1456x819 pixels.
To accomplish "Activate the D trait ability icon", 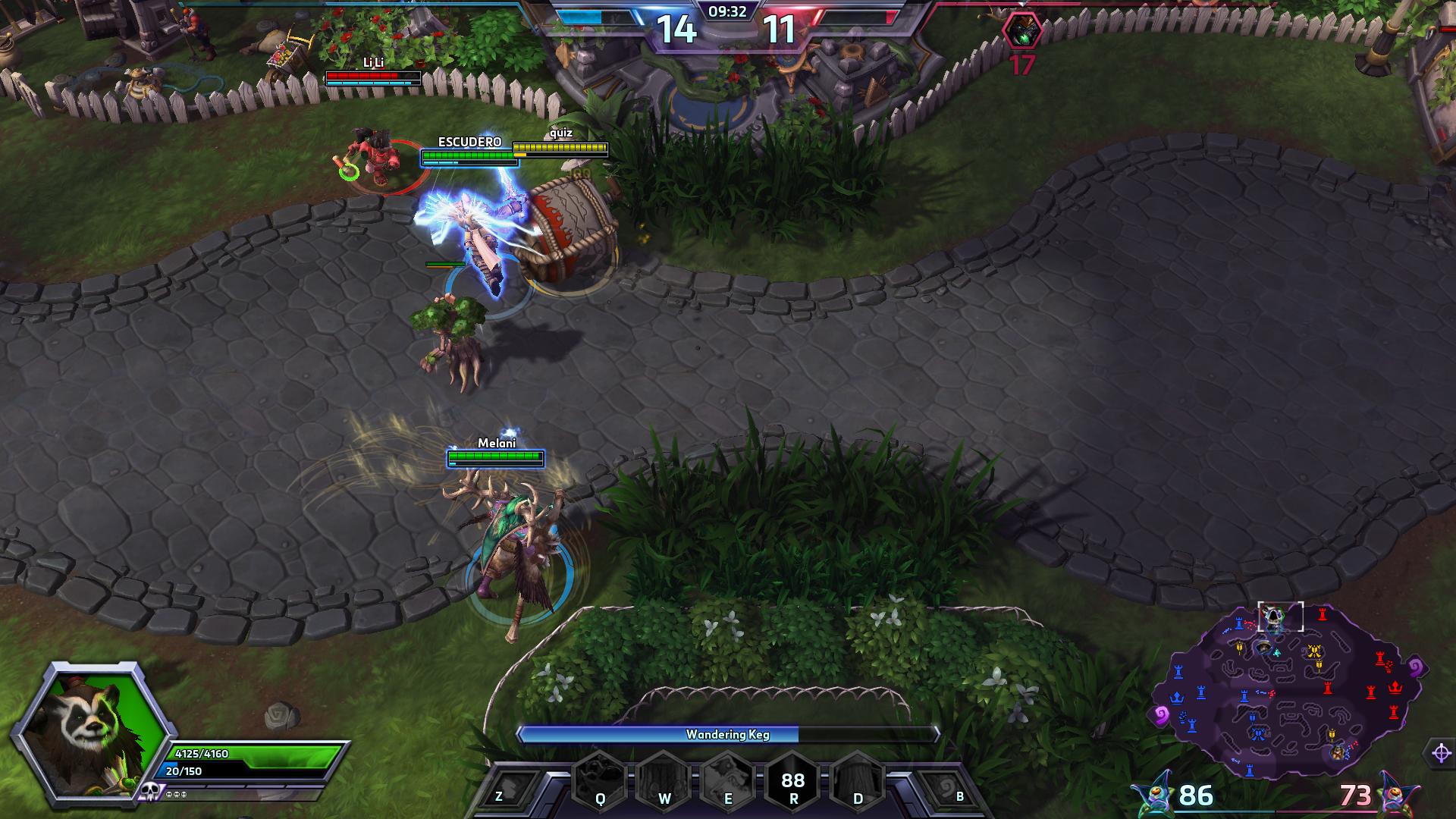I will pos(858,779).
